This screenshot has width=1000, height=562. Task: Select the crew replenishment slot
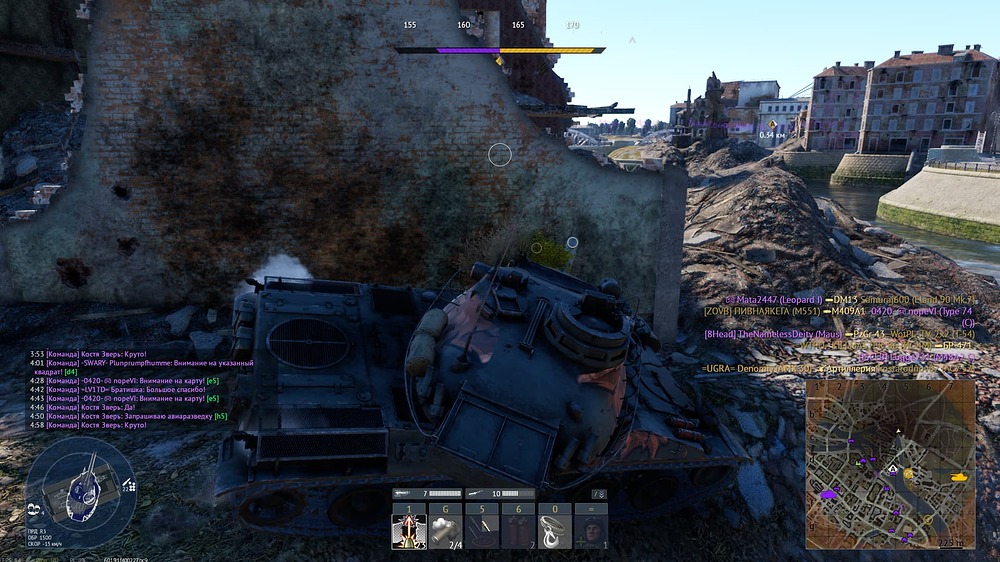590,531
